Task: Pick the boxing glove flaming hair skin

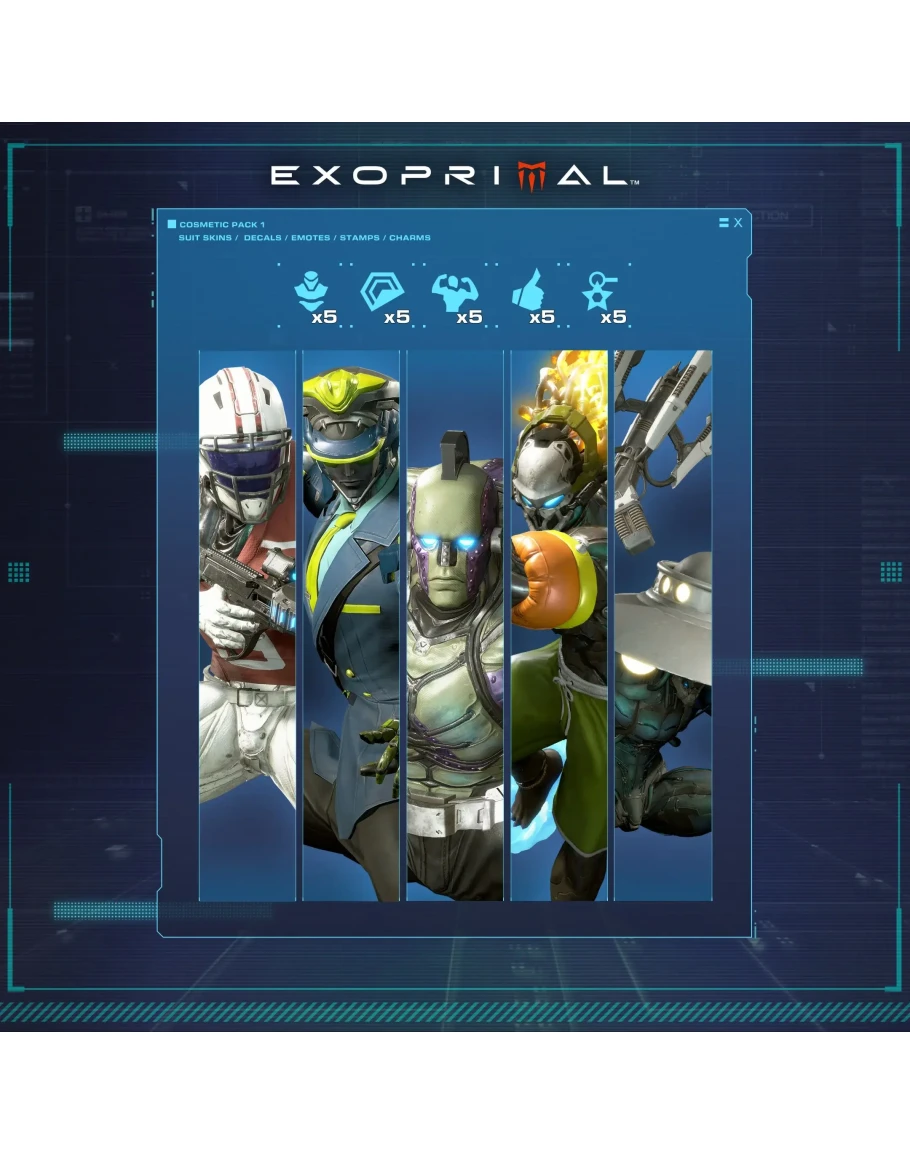Action: (559, 625)
